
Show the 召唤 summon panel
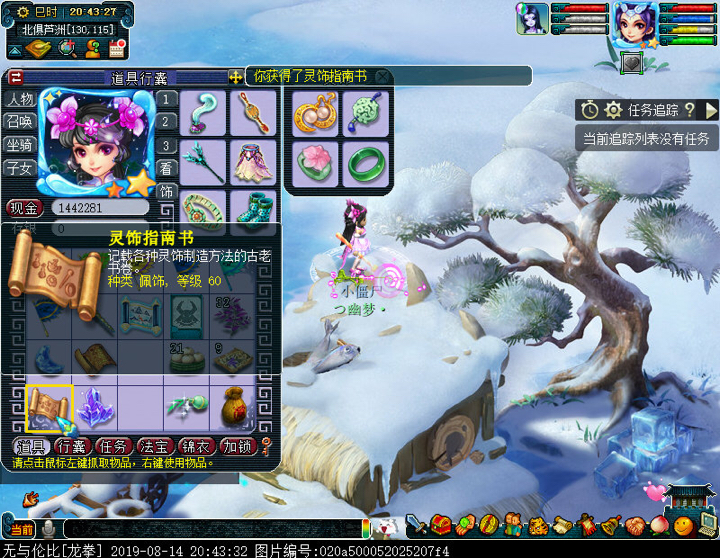pos(20,122)
